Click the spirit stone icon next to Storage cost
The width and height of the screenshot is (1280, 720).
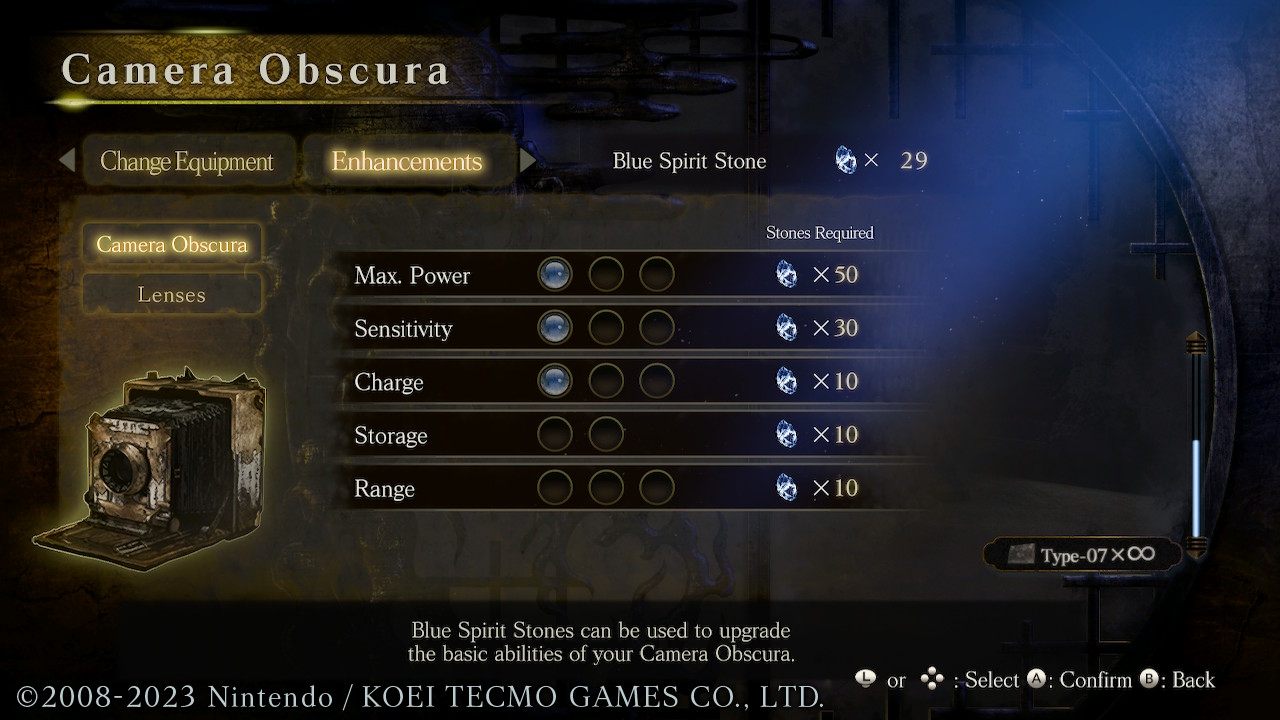[787, 434]
